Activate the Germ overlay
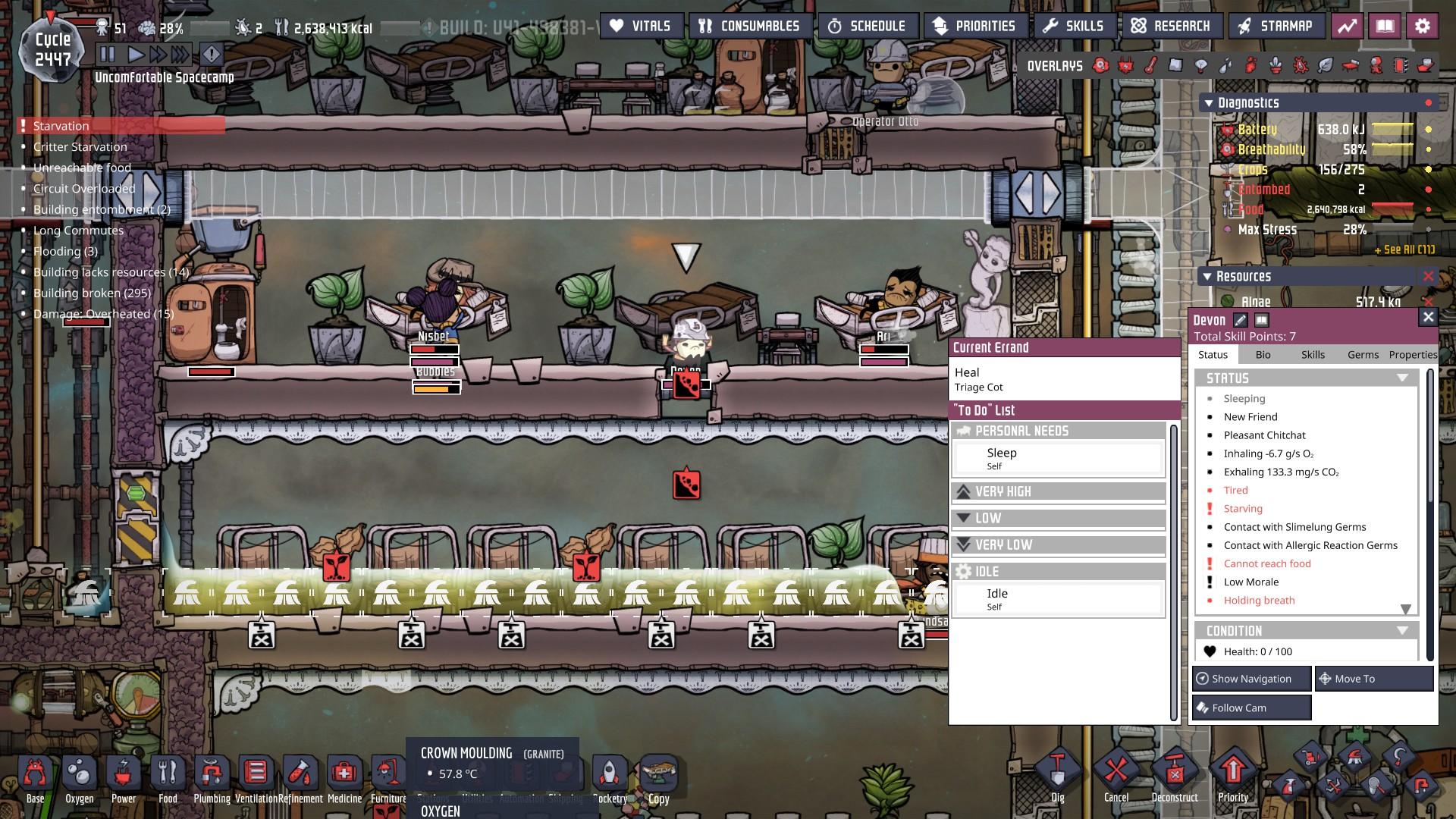 click(1301, 66)
